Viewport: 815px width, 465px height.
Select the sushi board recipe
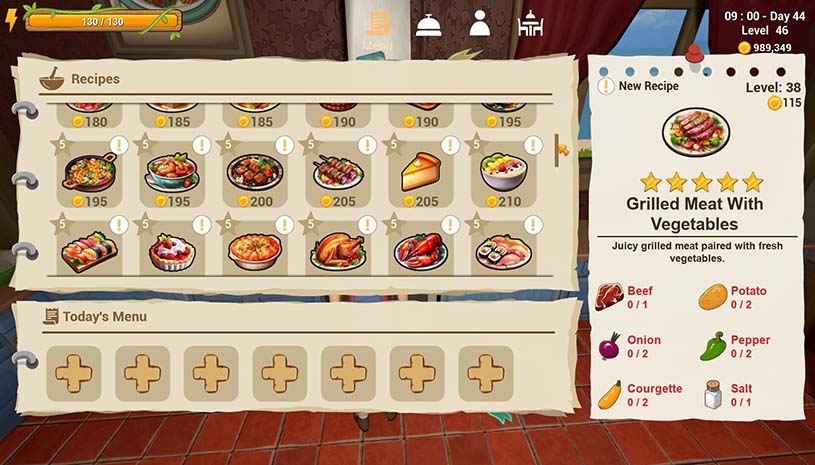click(89, 250)
